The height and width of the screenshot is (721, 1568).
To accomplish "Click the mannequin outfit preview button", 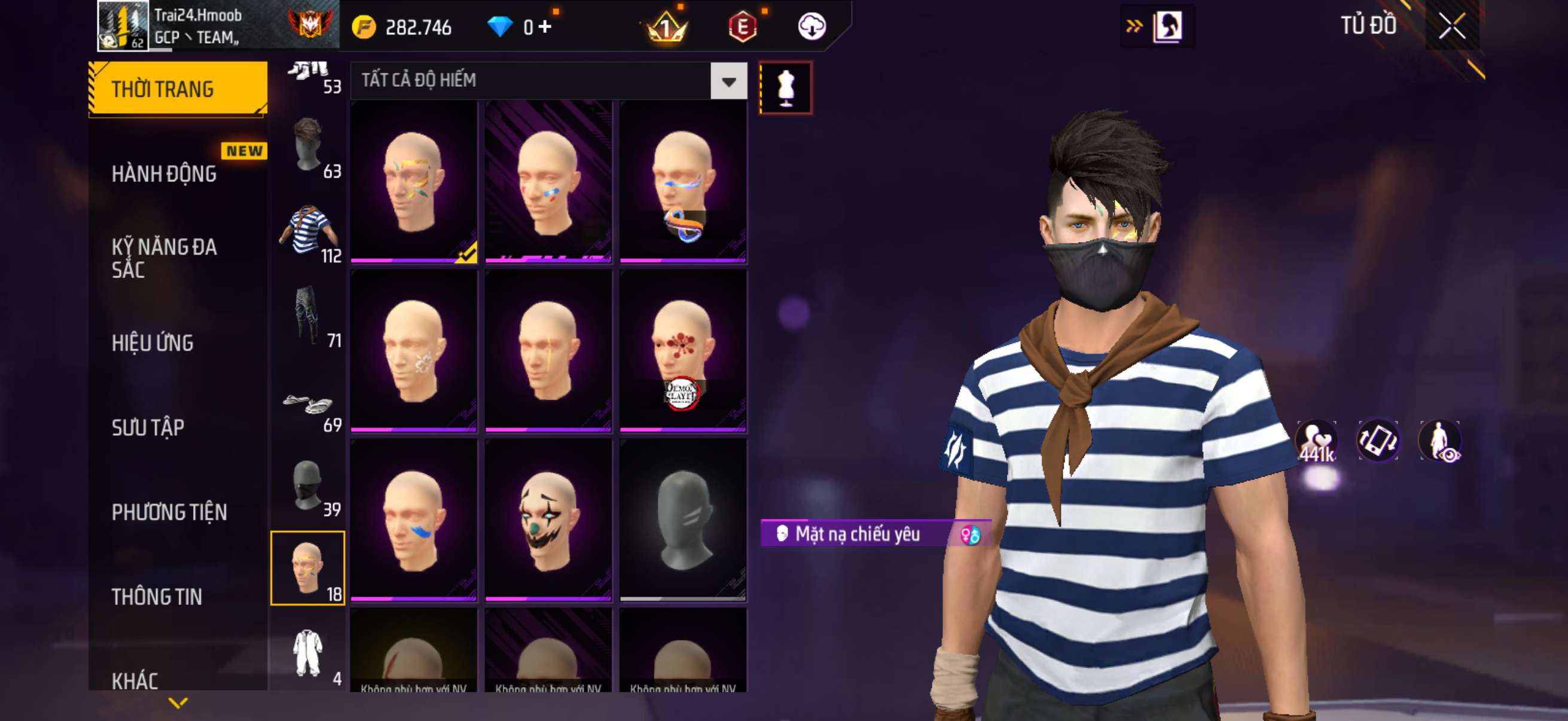I will pyautogui.click(x=785, y=88).
